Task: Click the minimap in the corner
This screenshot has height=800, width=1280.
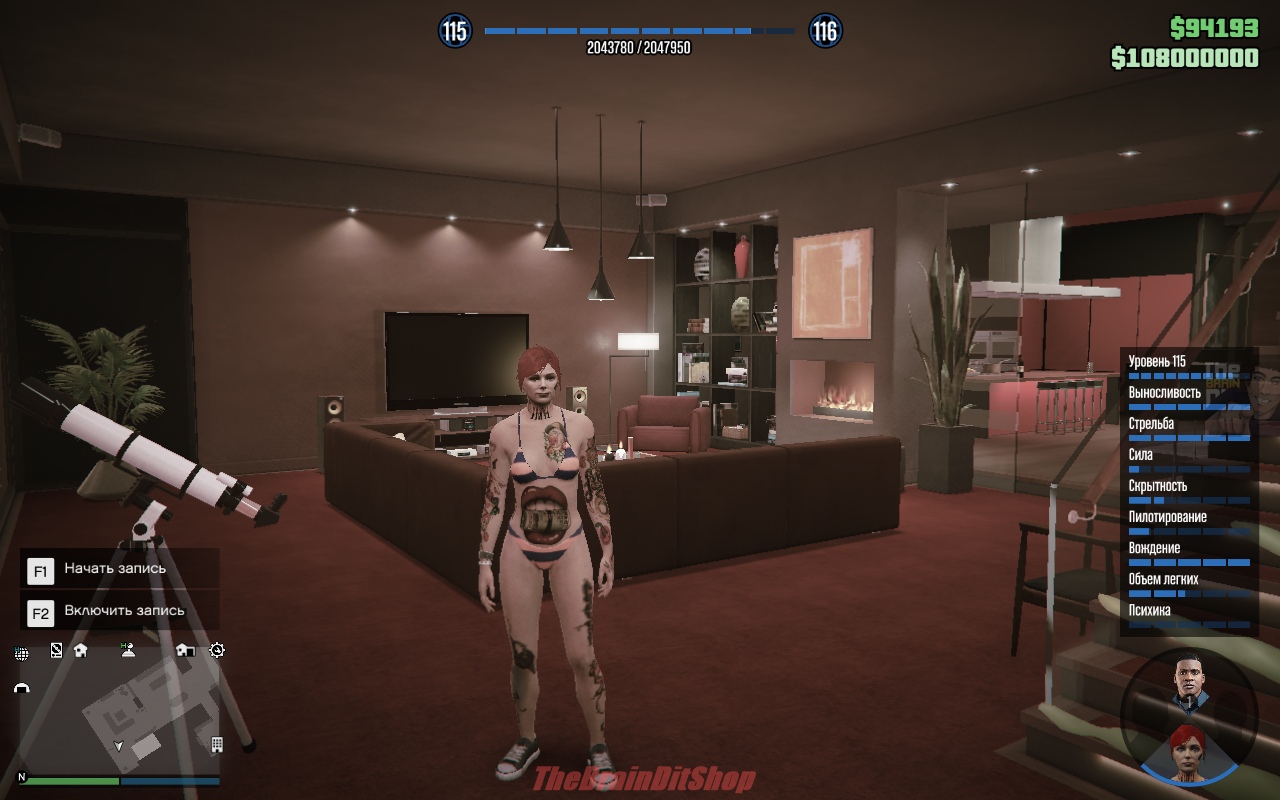Action: (x=120, y=712)
